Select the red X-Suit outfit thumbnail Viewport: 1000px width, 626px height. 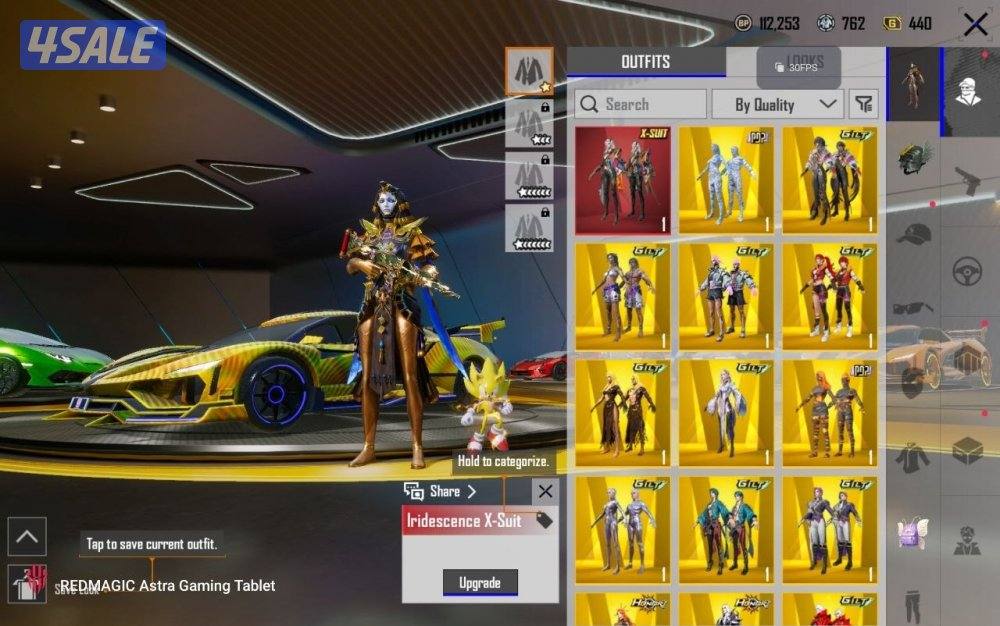pyautogui.click(x=622, y=180)
